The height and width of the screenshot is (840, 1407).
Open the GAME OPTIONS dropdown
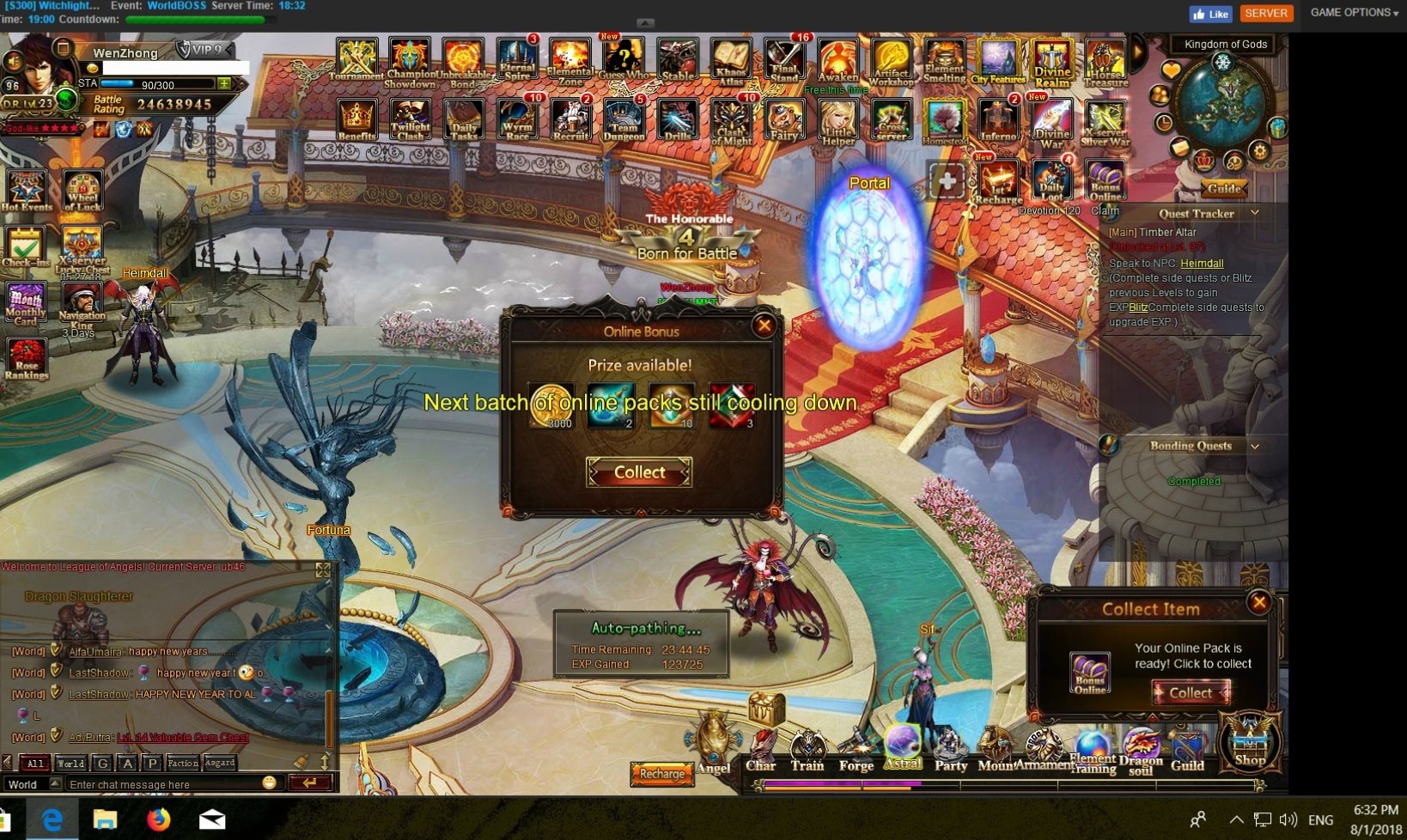(1354, 13)
